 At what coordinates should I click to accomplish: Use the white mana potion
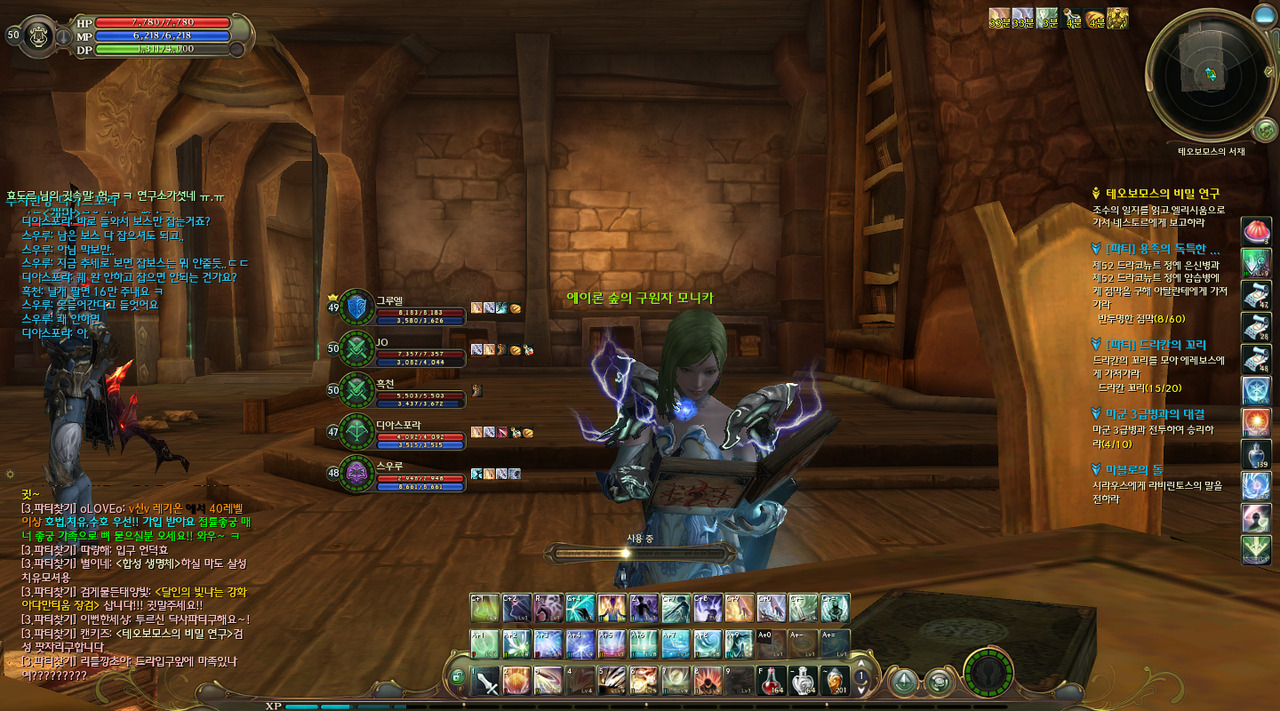pos(803,681)
